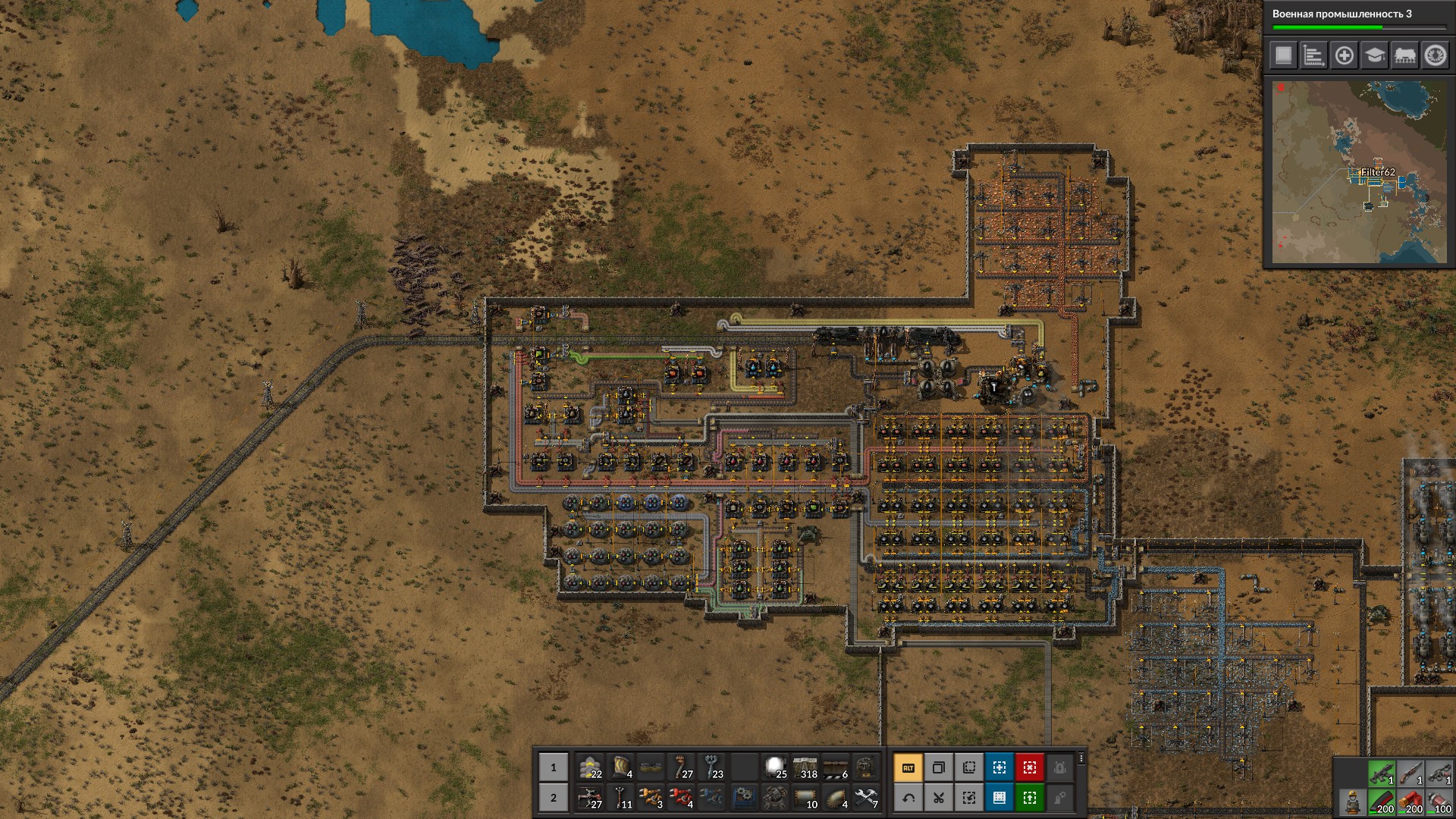
Task: Open the production statistics graph
Action: pyautogui.click(x=1313, y=55)
